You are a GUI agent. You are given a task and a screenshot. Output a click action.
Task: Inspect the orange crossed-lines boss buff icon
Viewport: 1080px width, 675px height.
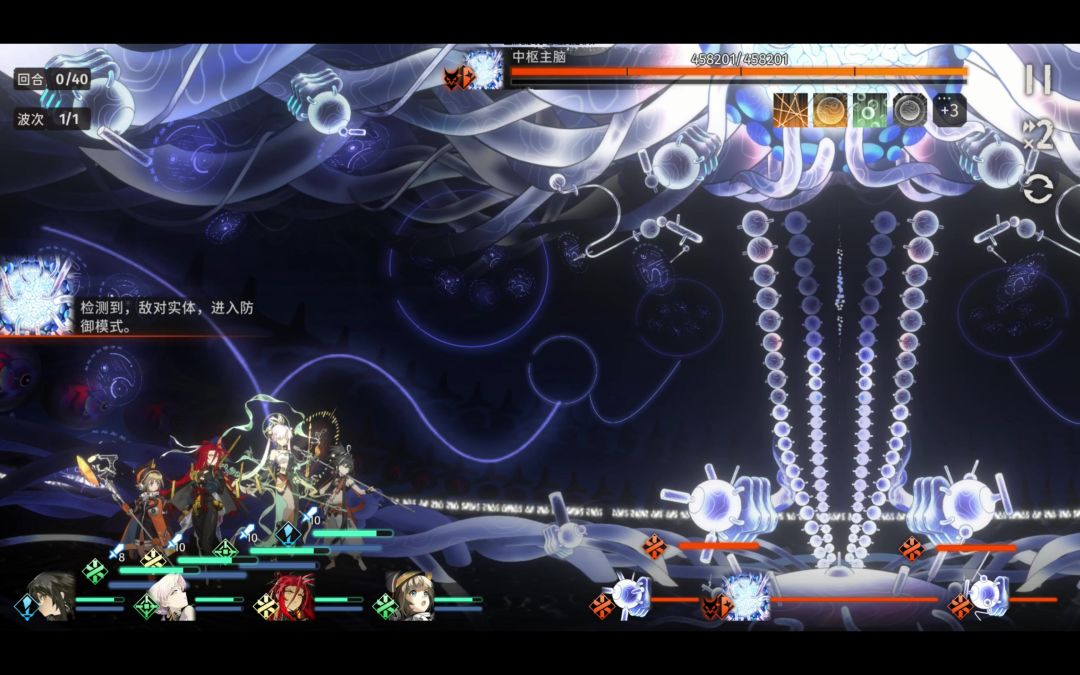point(790,109)
